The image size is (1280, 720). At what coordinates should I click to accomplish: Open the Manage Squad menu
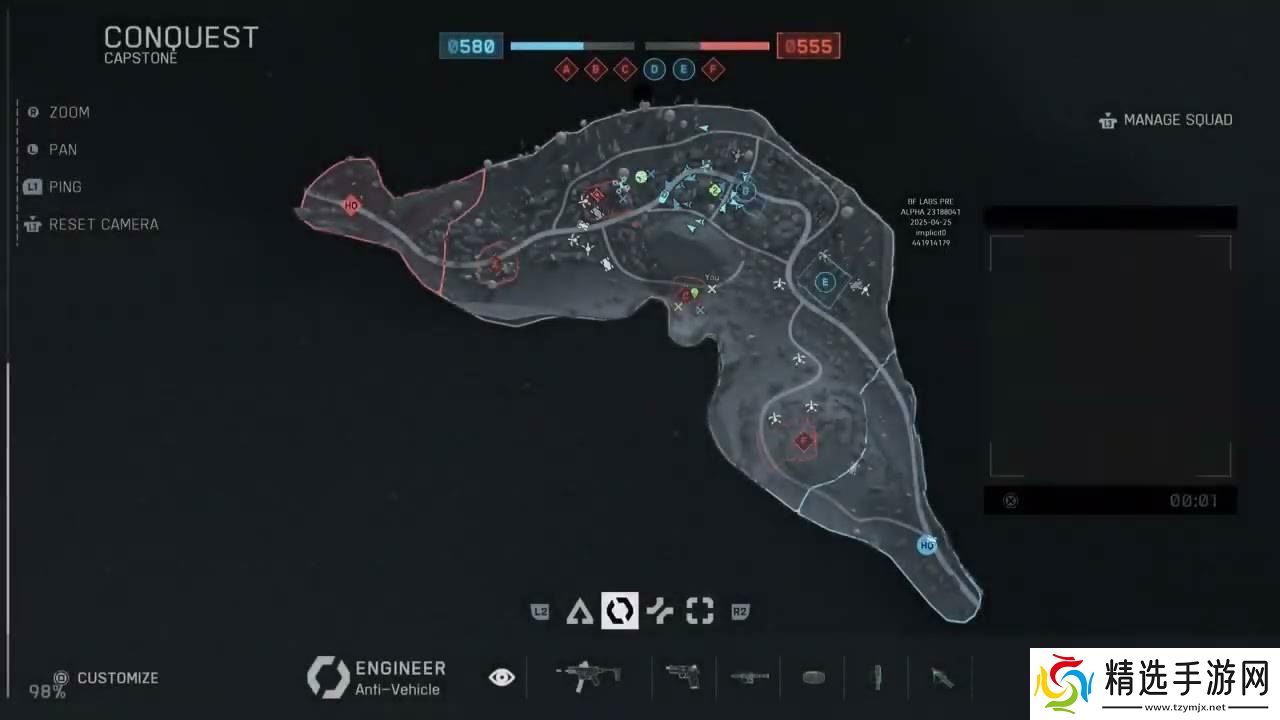pos(1166,120)
